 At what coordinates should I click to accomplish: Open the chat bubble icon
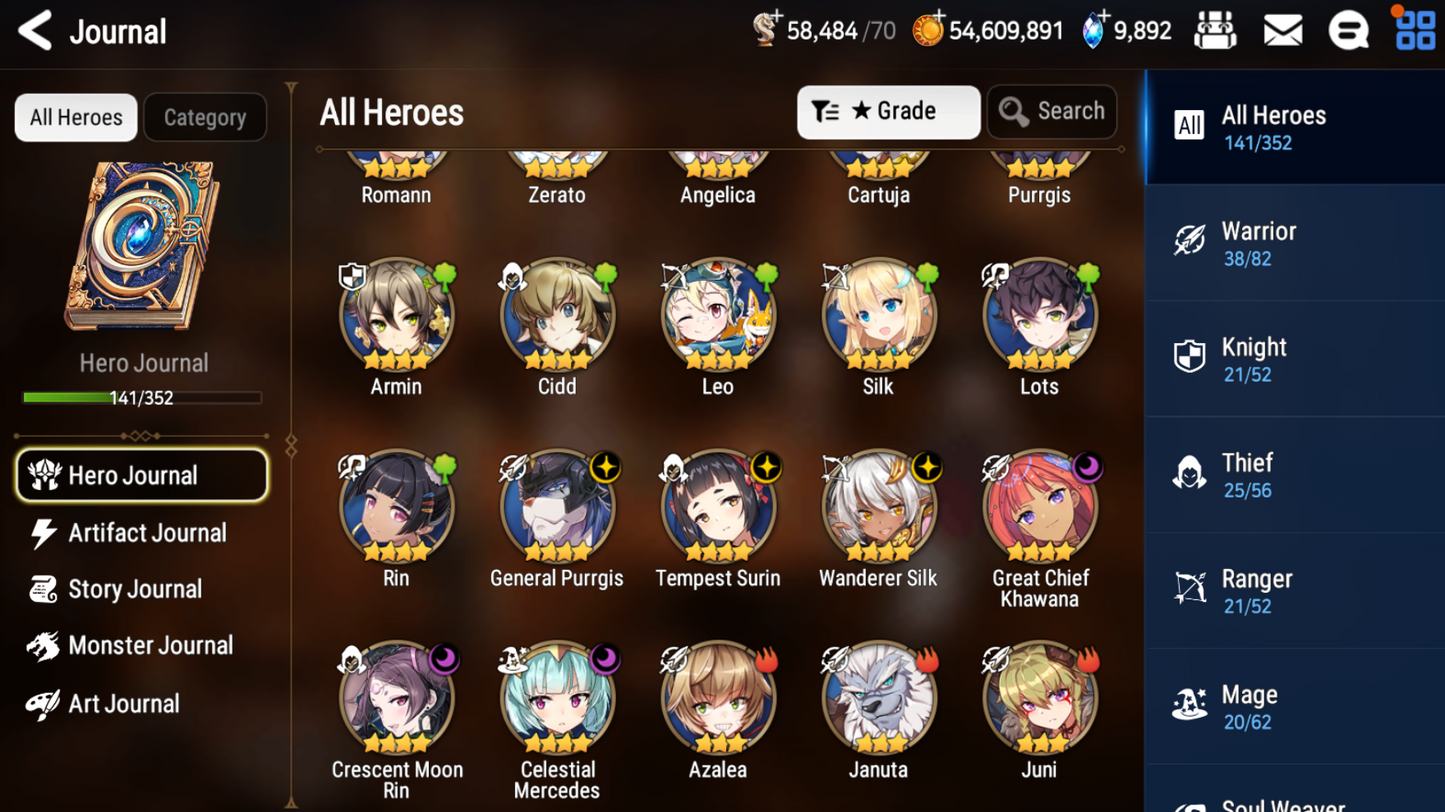(1348, 31)
